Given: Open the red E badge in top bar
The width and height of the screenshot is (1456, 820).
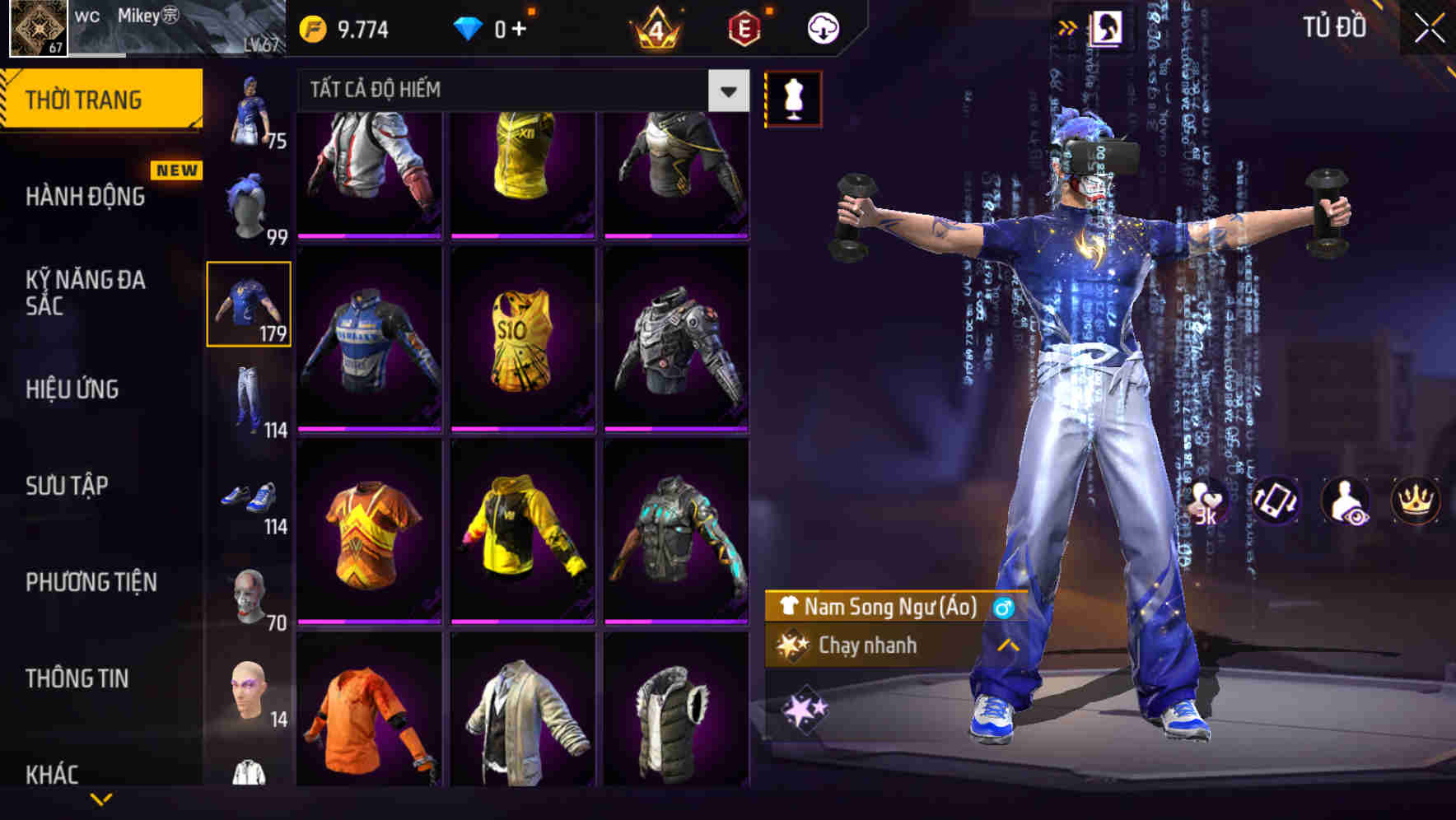Looking at the screenshot, I should click(x=745, y=27).
